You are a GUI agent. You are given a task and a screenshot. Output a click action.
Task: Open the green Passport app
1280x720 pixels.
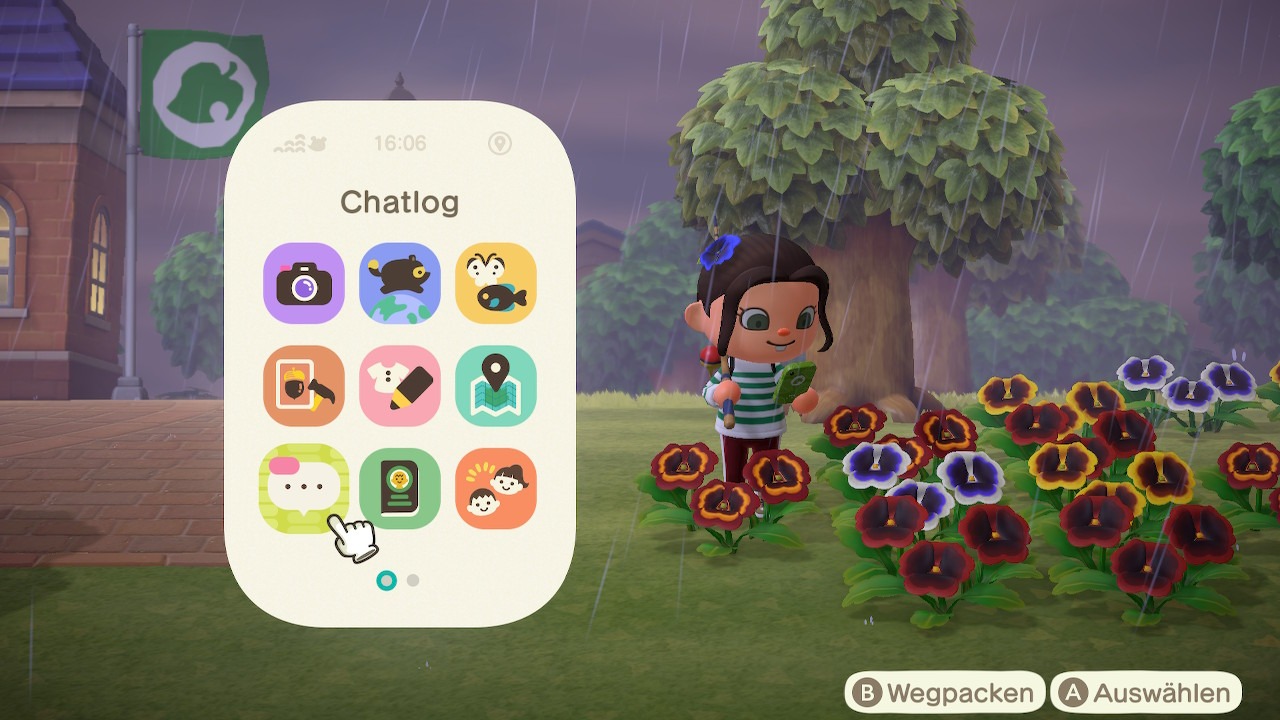(400, 488)
